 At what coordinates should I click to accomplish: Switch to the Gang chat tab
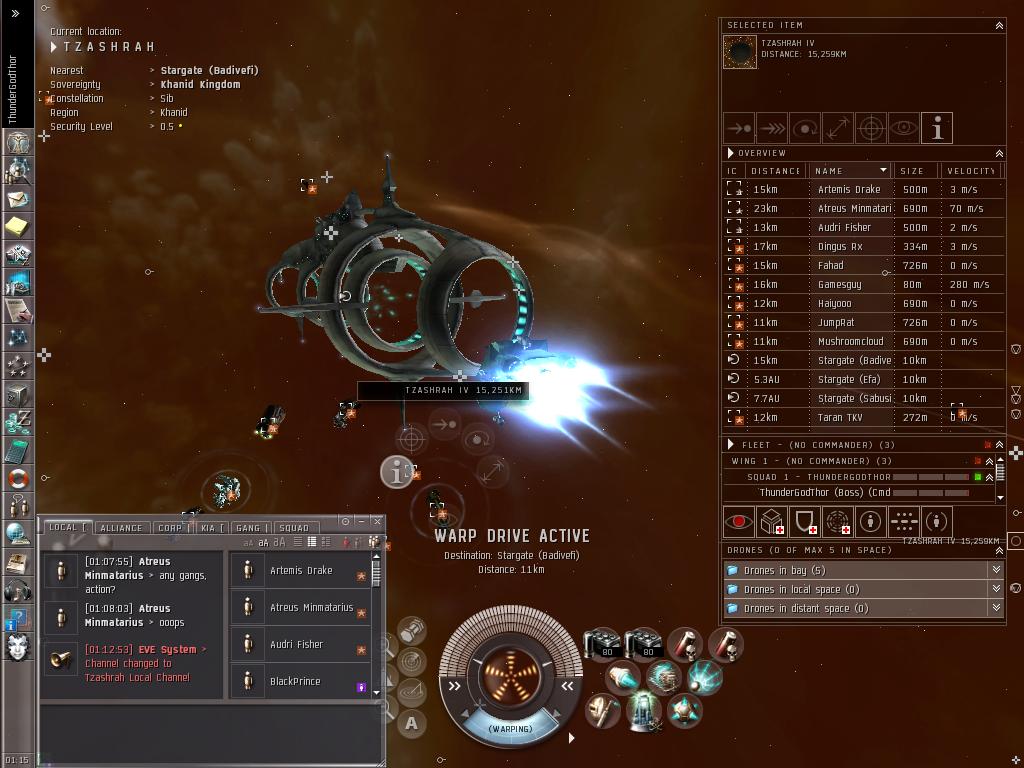pos(248,527)
